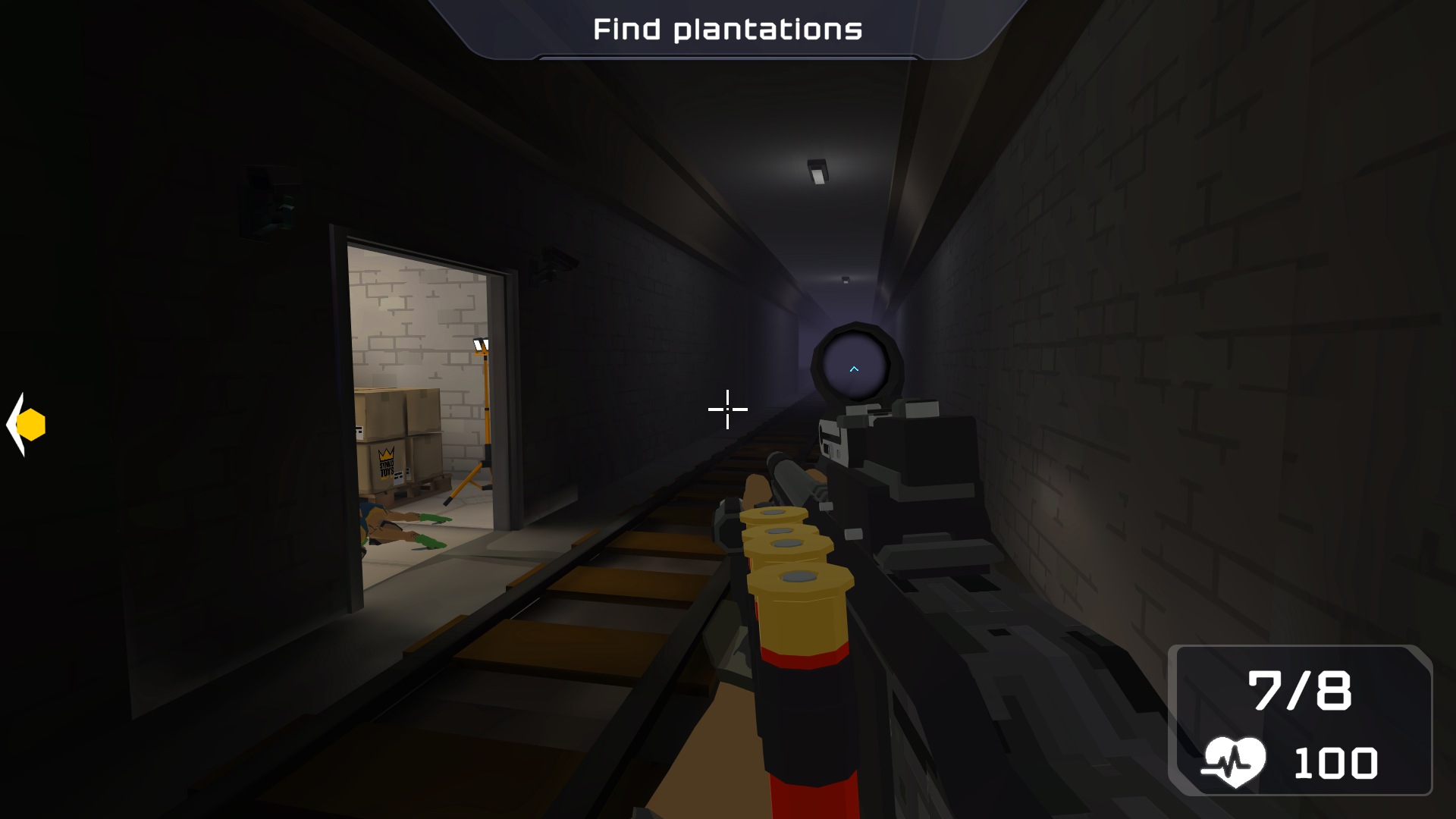
Task: Click the blue marker inside the scope lens
Action: 855,367
